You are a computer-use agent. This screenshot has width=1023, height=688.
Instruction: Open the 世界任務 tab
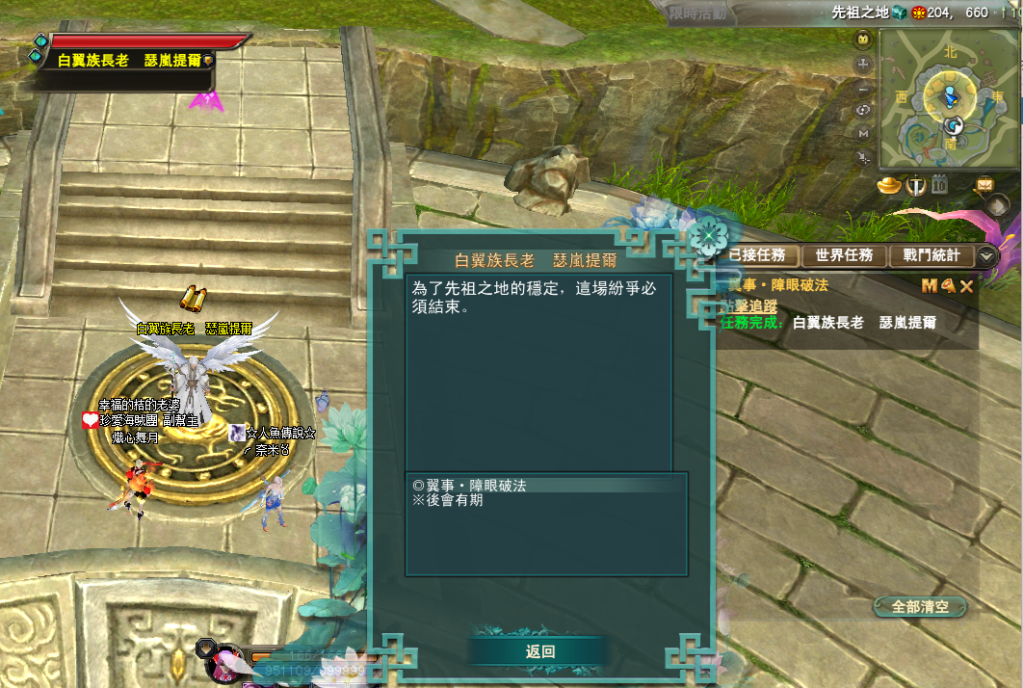[845, 256]
